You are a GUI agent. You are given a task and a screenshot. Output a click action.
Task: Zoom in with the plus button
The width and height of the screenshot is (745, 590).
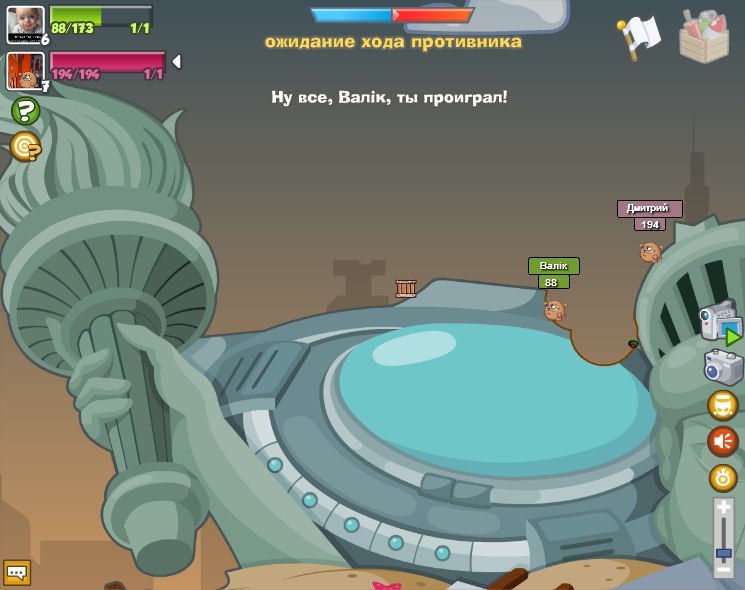pos(724,509)
